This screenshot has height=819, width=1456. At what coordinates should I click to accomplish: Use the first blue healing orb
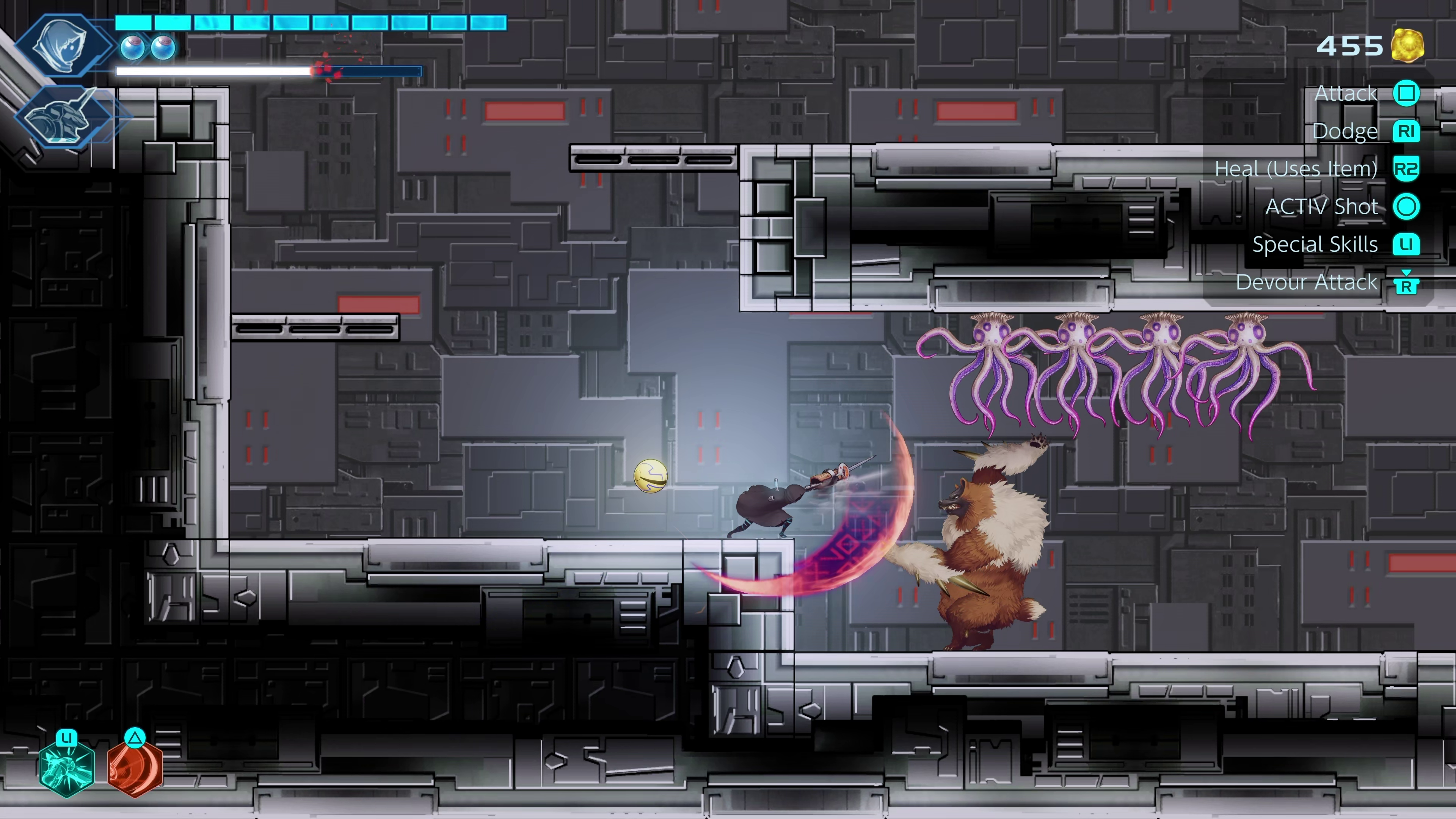point(133,49)
